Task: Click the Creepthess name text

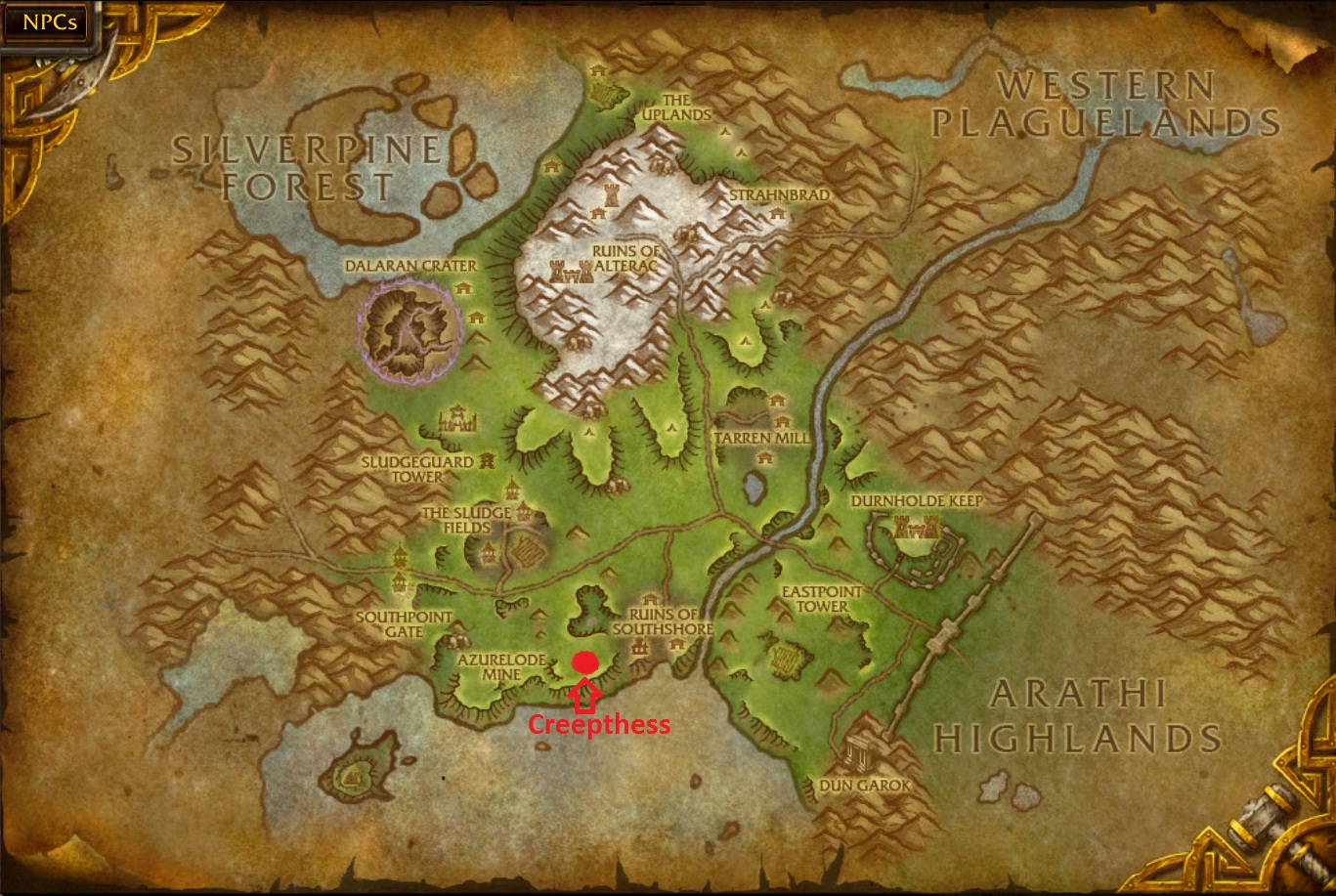Action: (x=599, y=726)
